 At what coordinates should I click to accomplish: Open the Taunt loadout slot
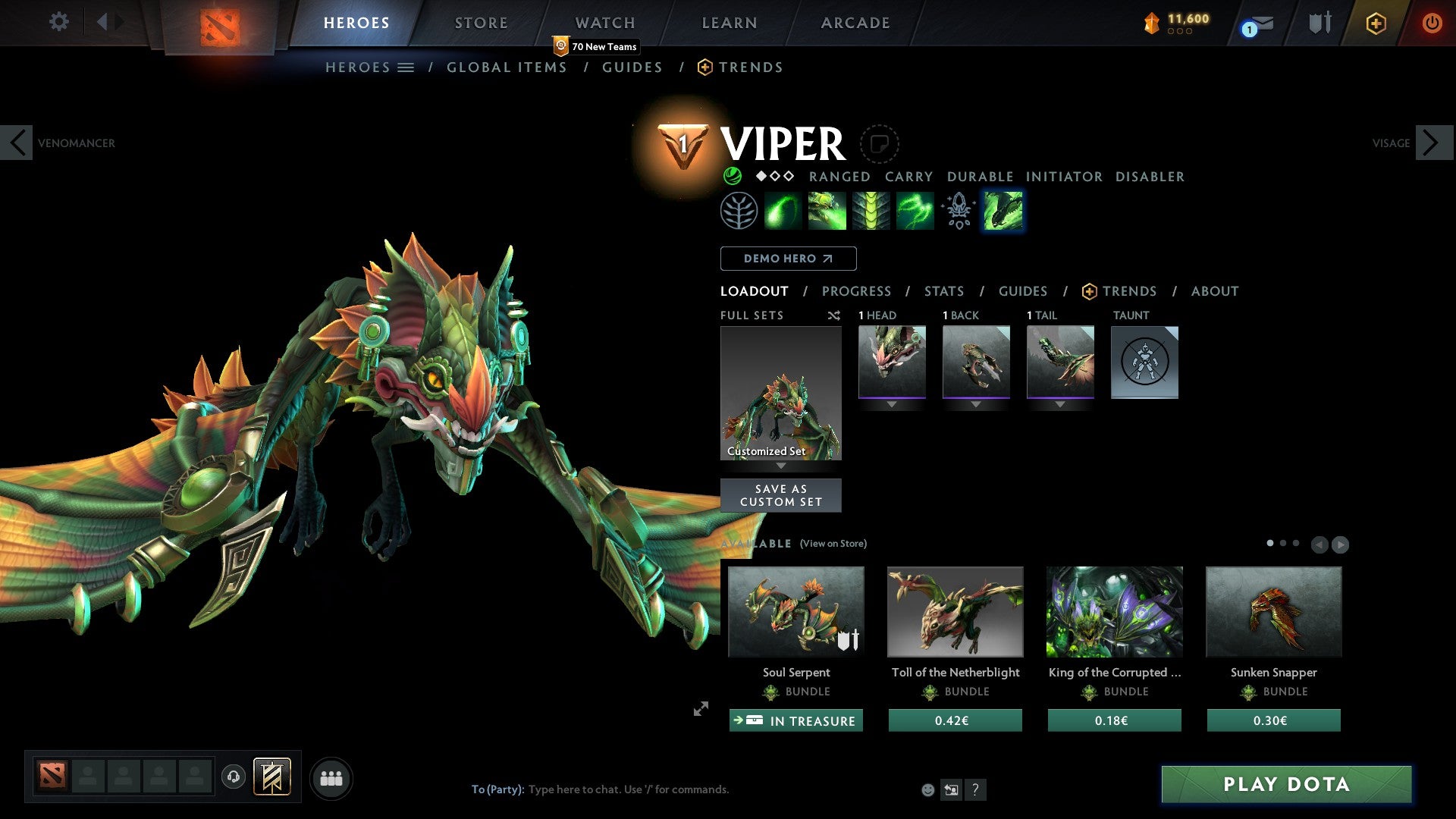(1144, 362)
